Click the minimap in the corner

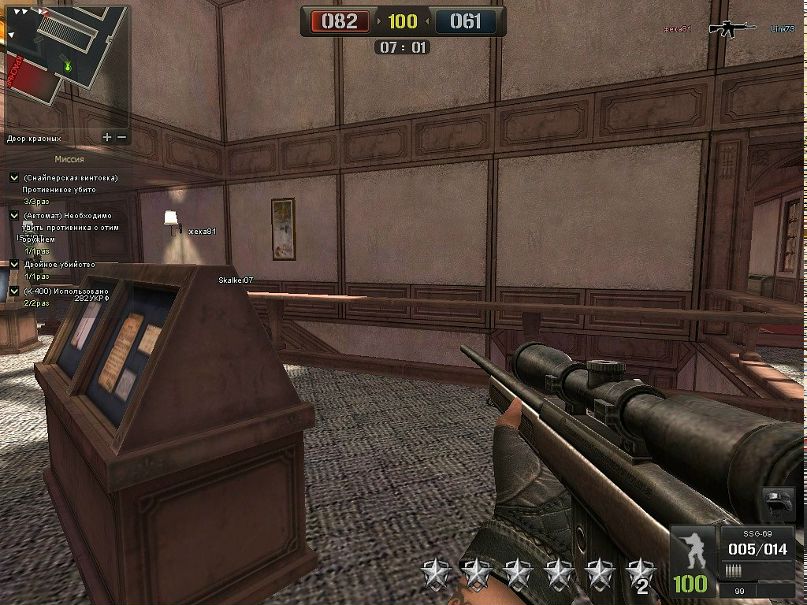(x=65, y=62)
